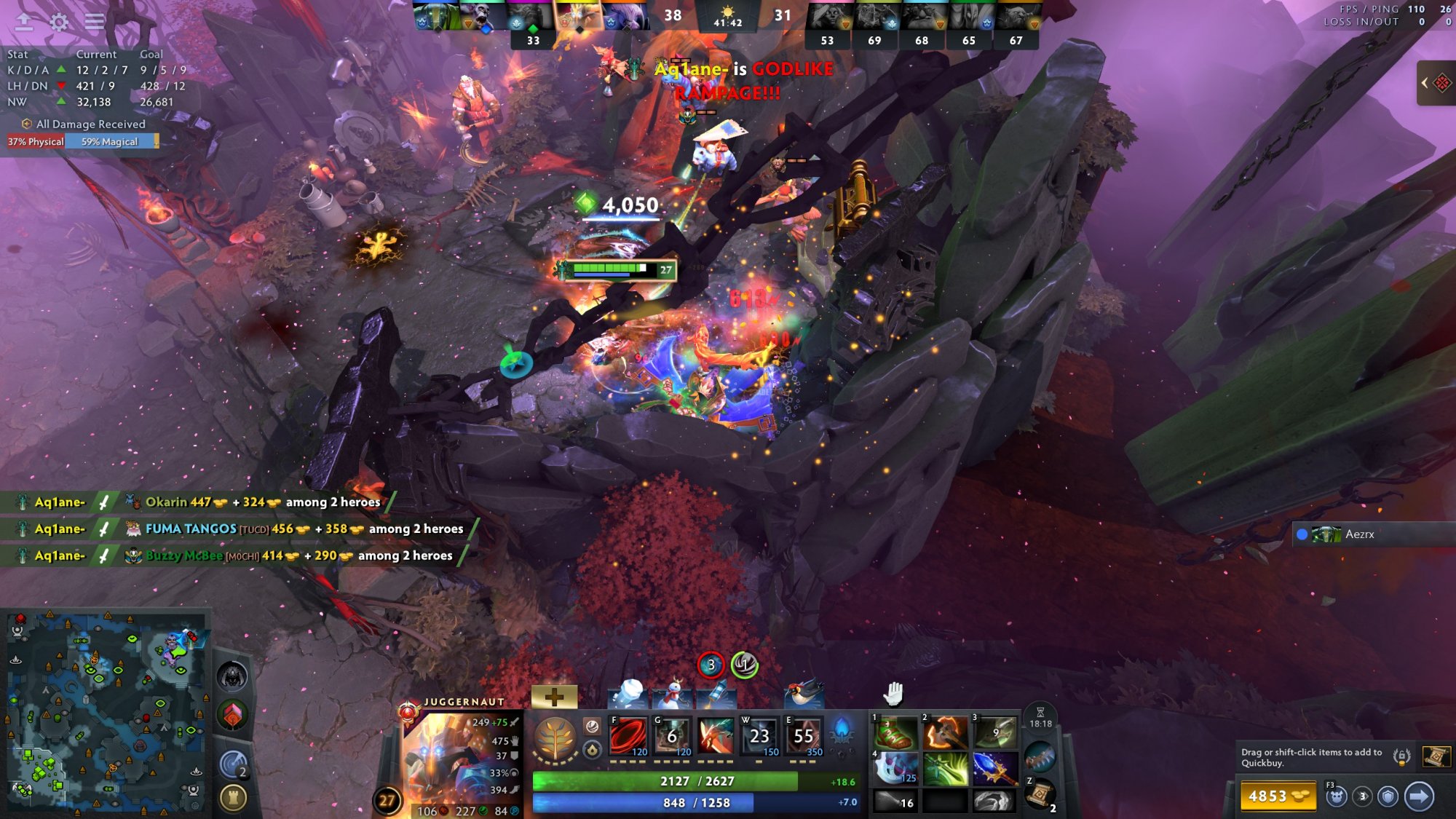Click the upload arrow dashboard button
The image size is (1456, 819).
click(24, 22)
